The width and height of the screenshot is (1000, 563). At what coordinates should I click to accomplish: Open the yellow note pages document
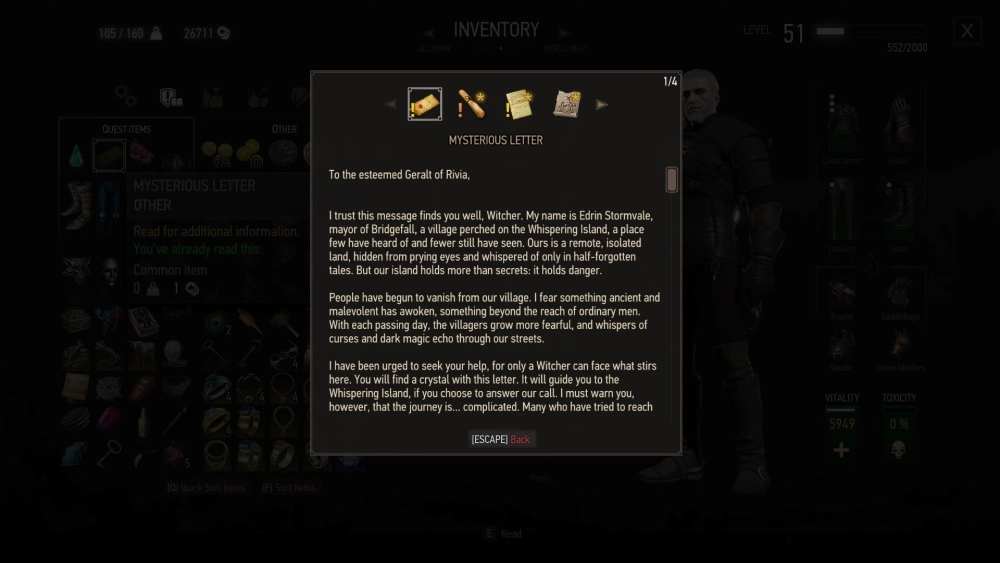pos(519,104)
